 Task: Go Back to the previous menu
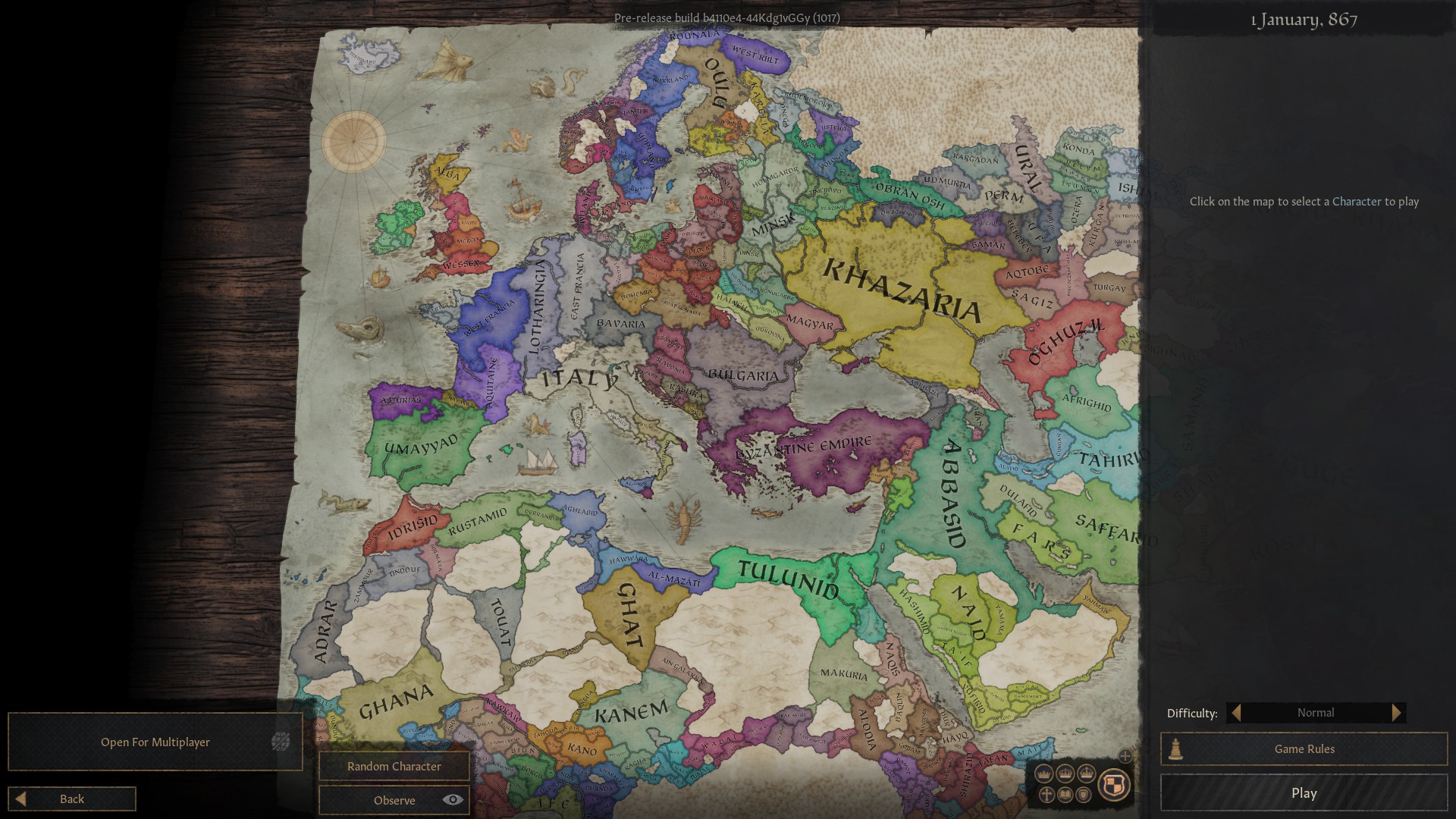(x=71, y=799)
